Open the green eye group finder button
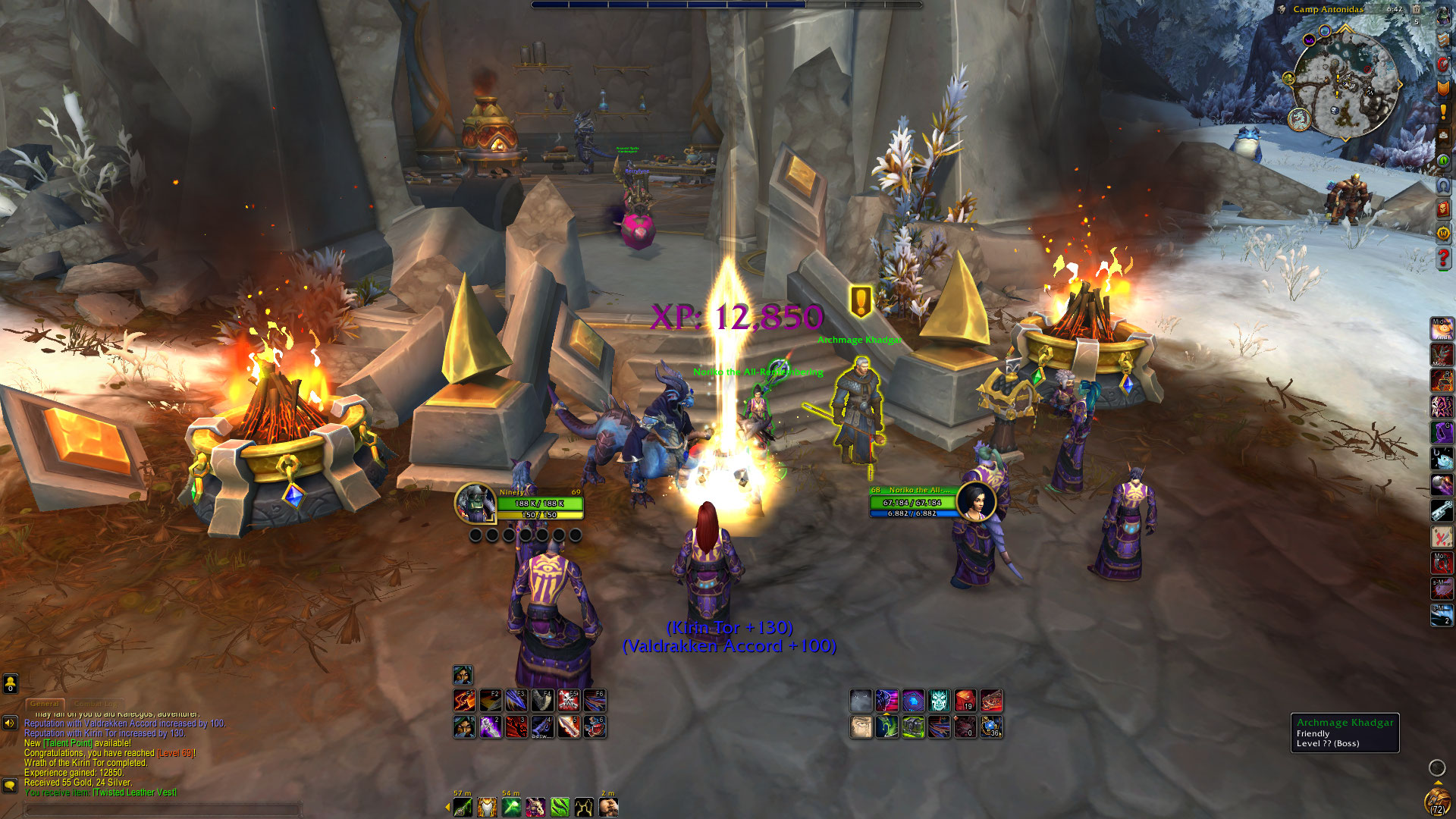 (x=1443, y=161)
